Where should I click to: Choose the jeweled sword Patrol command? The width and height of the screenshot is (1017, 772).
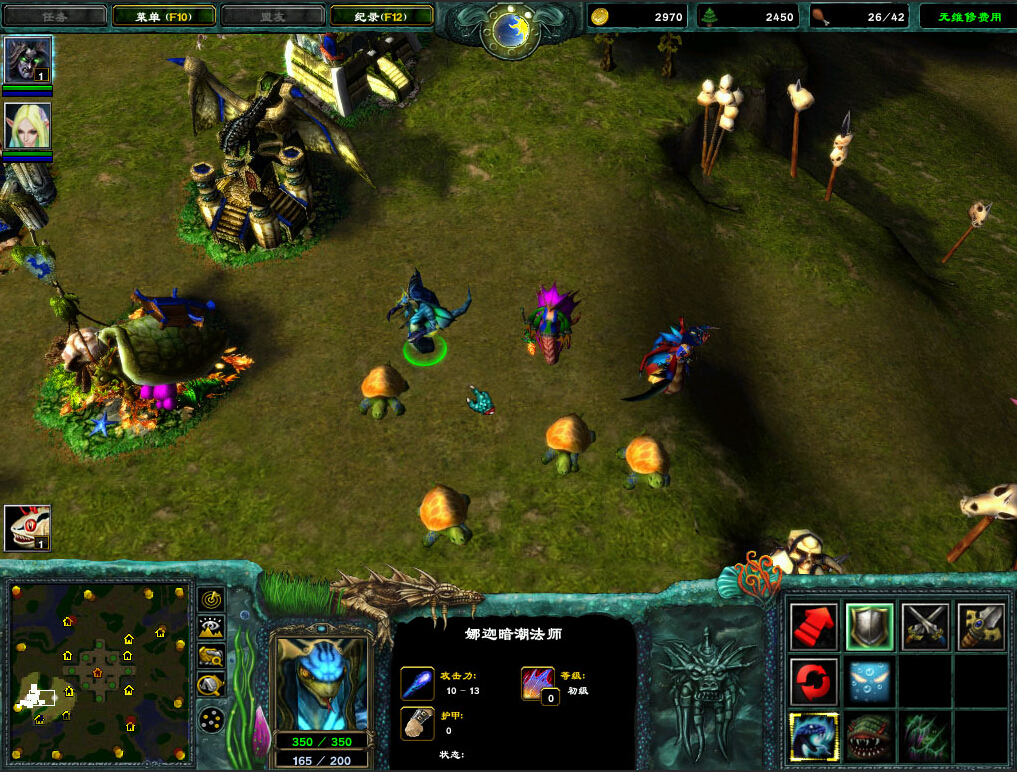[x=980, y=626]
